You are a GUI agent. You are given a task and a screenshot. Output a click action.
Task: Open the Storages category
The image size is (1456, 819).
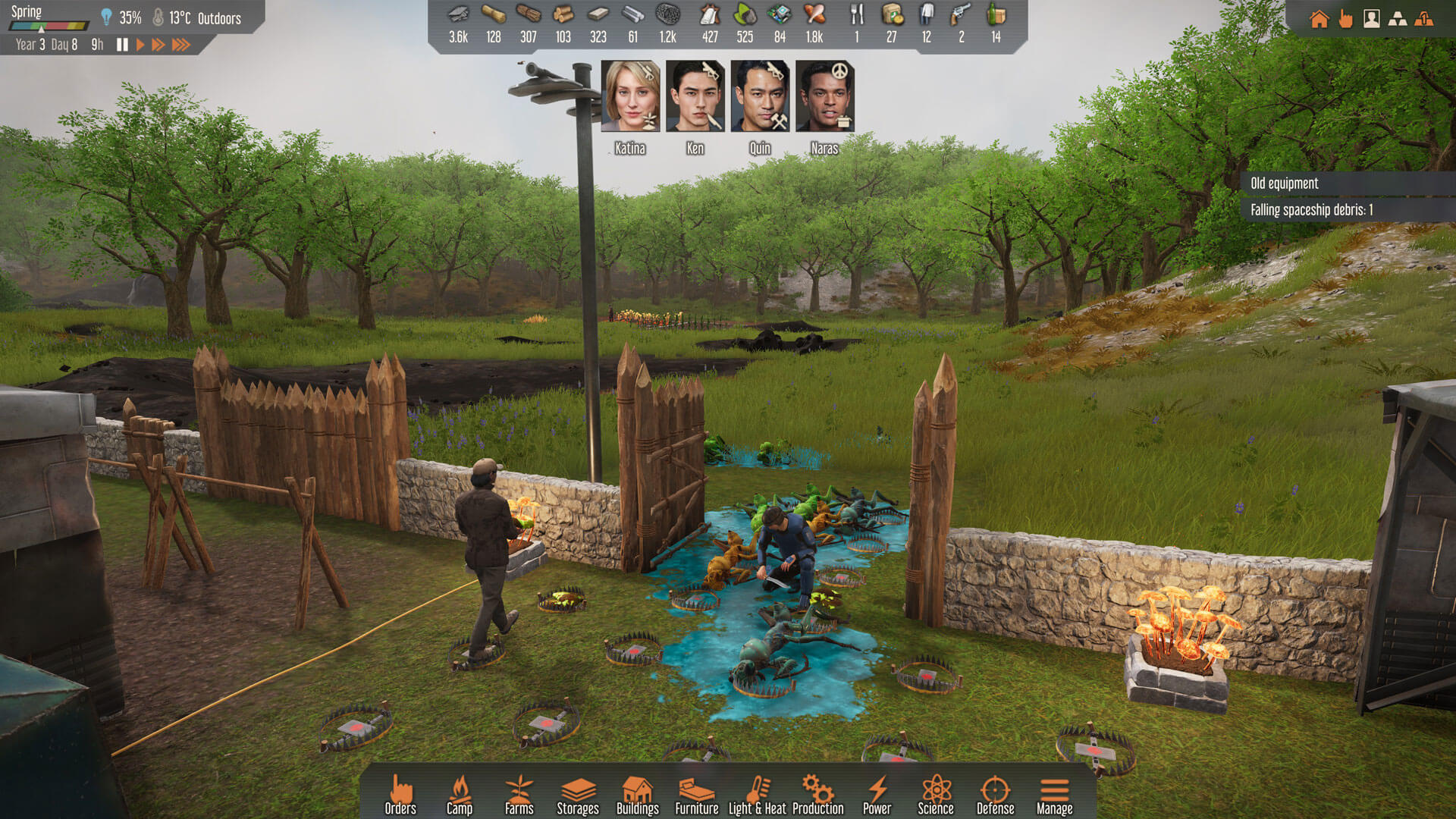click(578, 794)
